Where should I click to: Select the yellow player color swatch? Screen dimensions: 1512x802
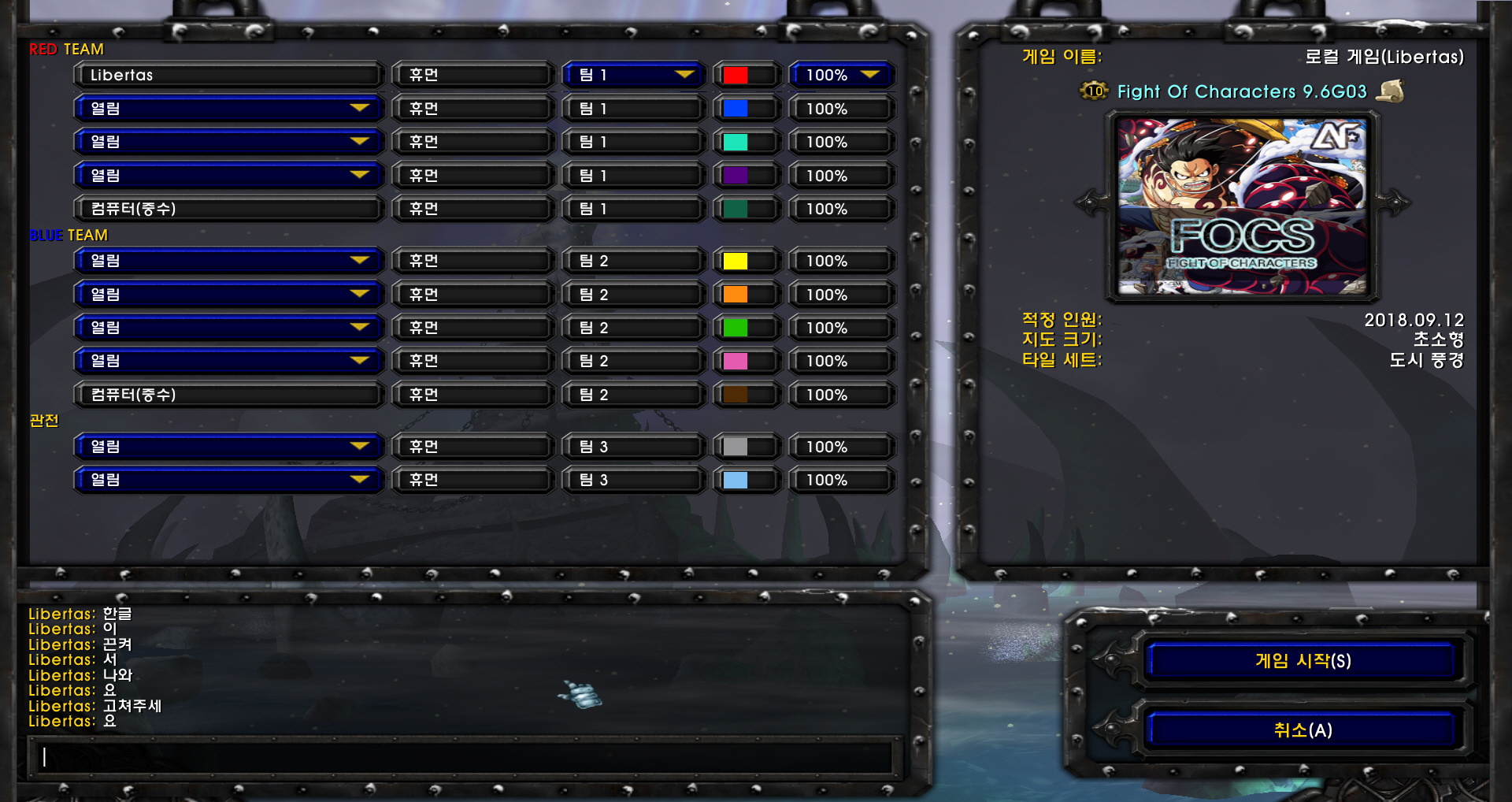tap(736, 261)
